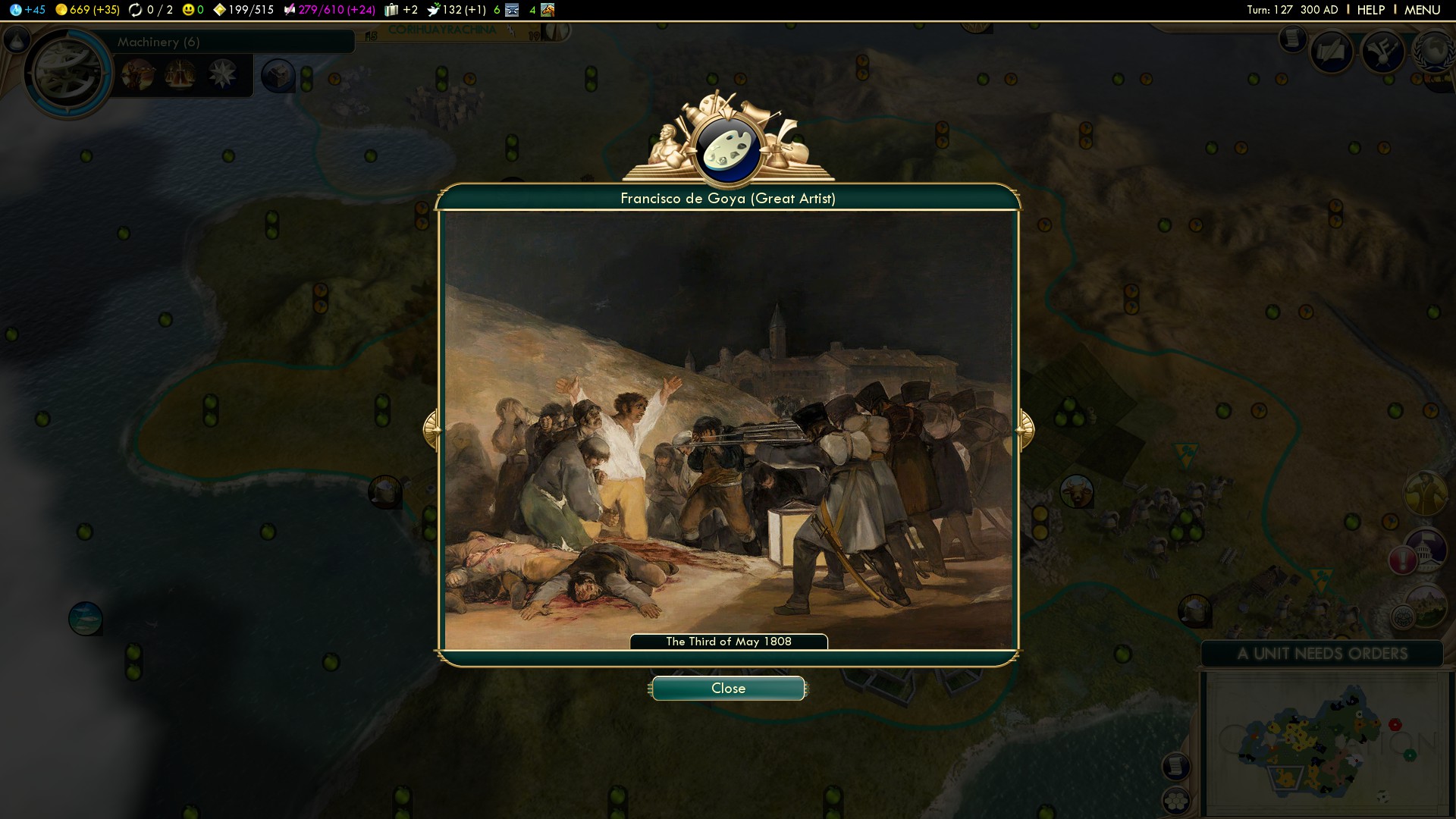Viewport: 1456px width, 819px height.
Task: Click the red exclamation notification icon
Action: (x=1403, y=560)
